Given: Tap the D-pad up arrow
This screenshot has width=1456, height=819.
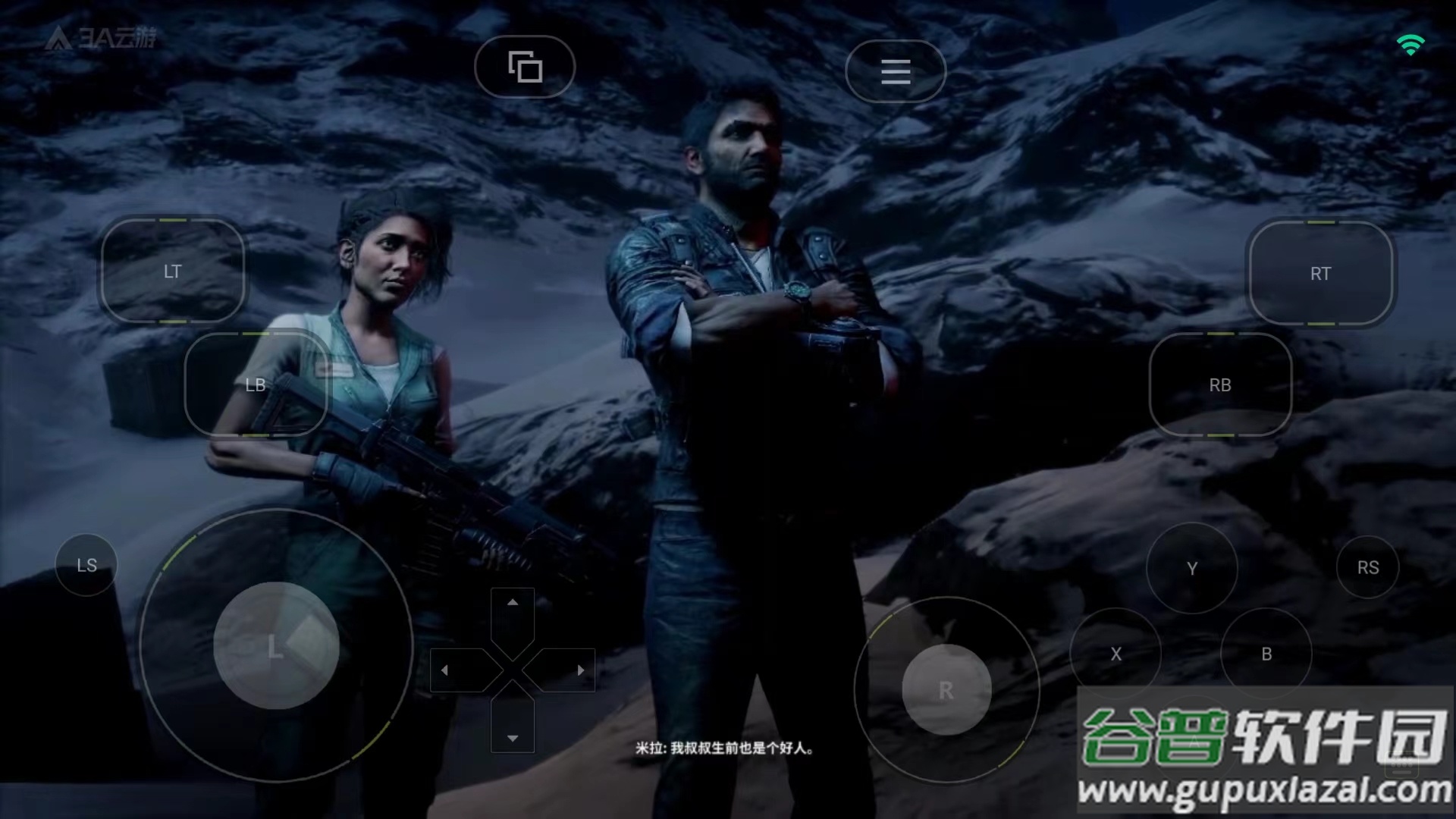Looking at the screenshot, I should [513, 603].
